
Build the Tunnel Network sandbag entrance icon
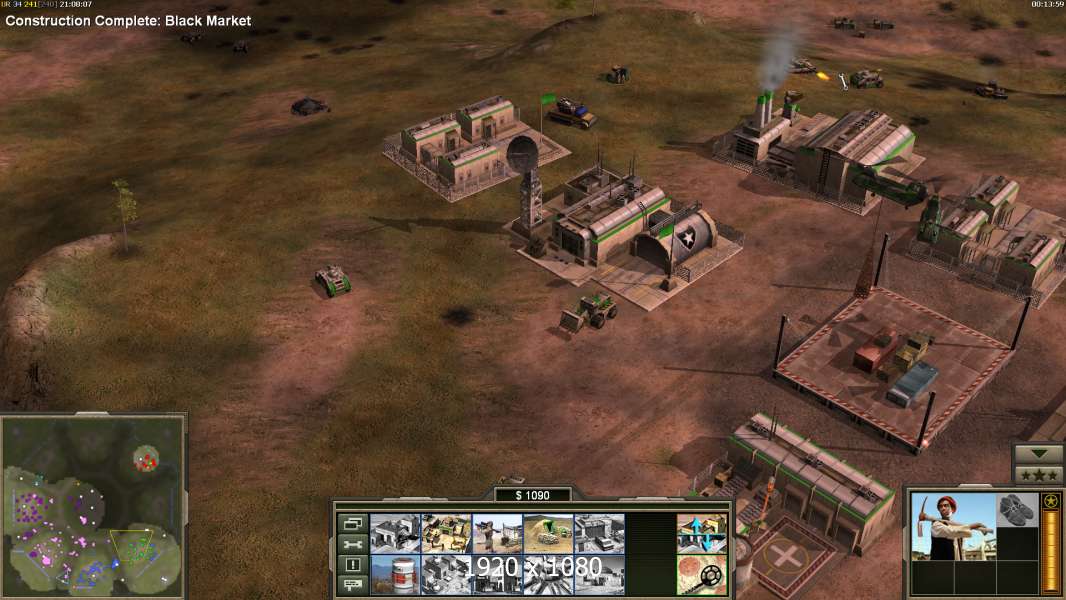548,534
